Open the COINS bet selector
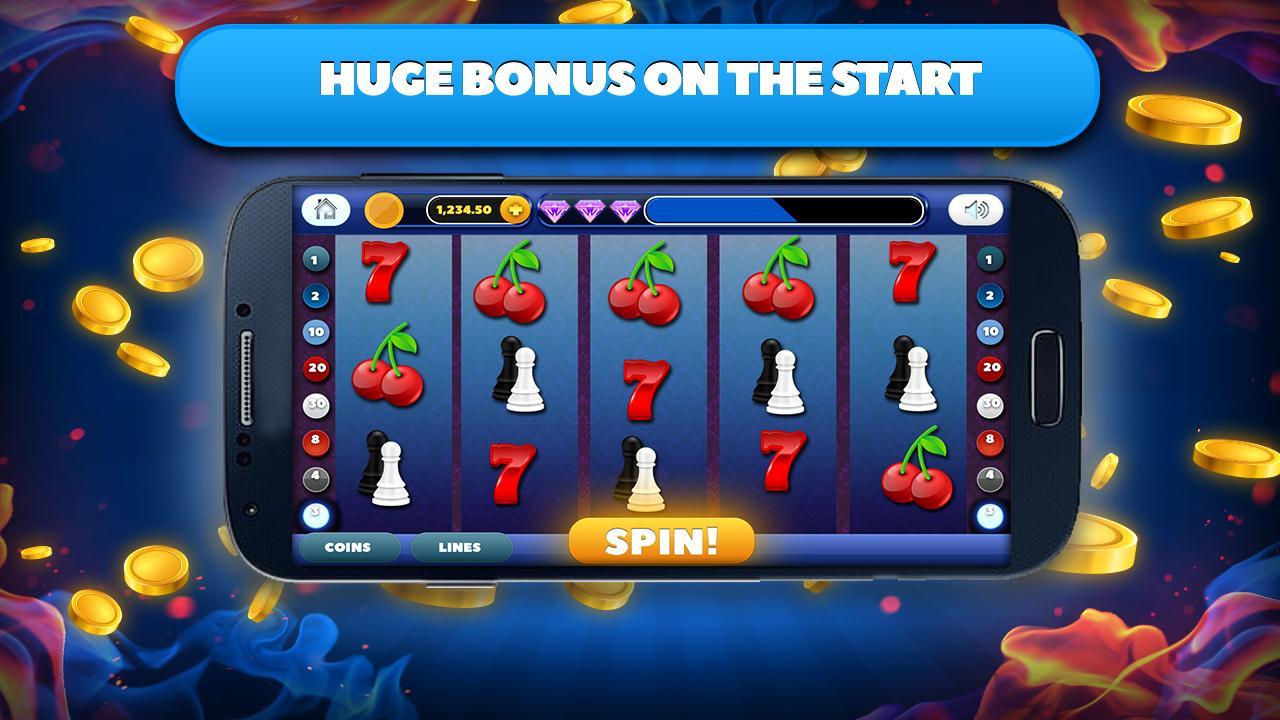 tap(348, 548)
